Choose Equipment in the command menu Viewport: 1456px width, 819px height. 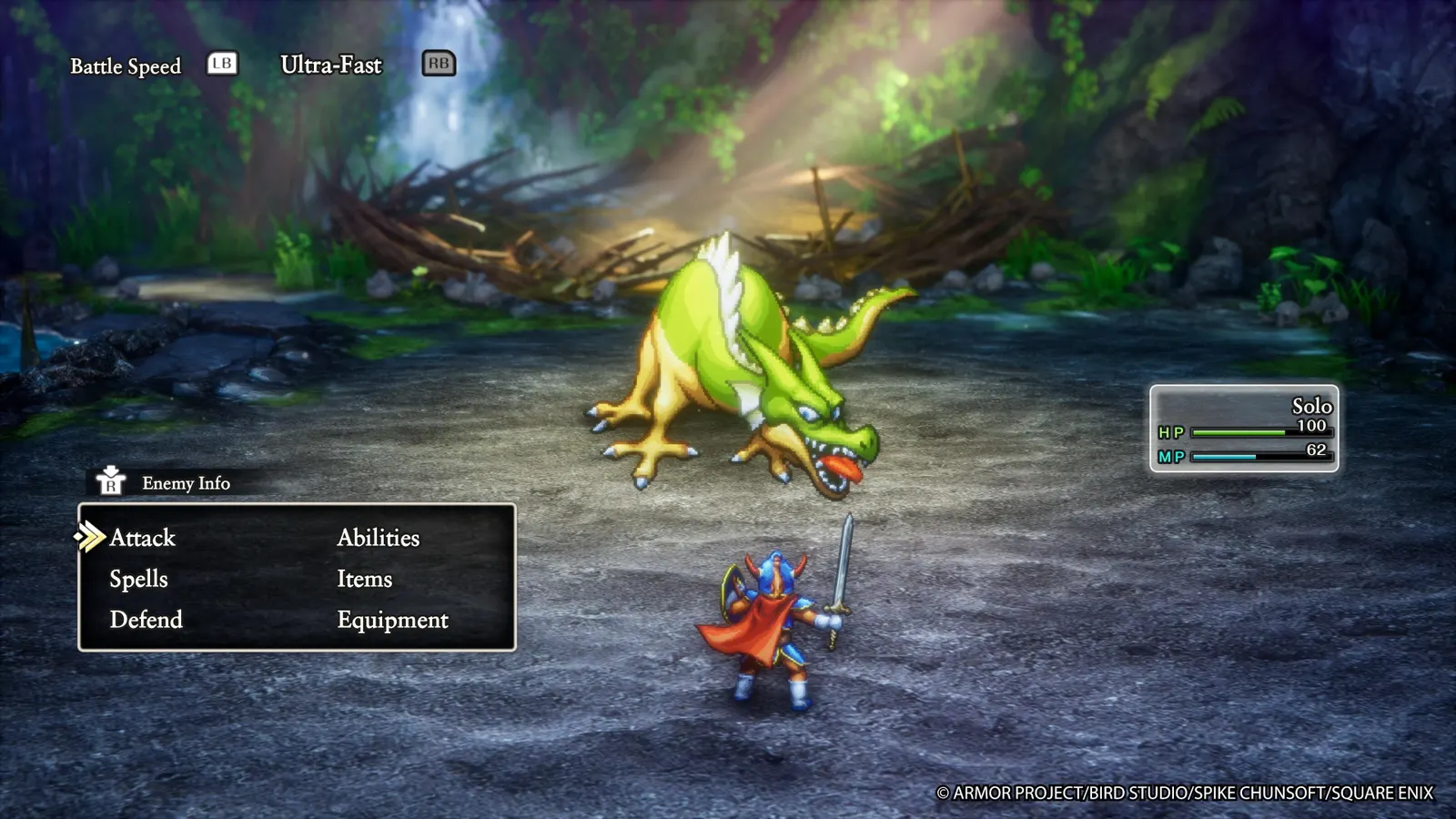[392, 620]
